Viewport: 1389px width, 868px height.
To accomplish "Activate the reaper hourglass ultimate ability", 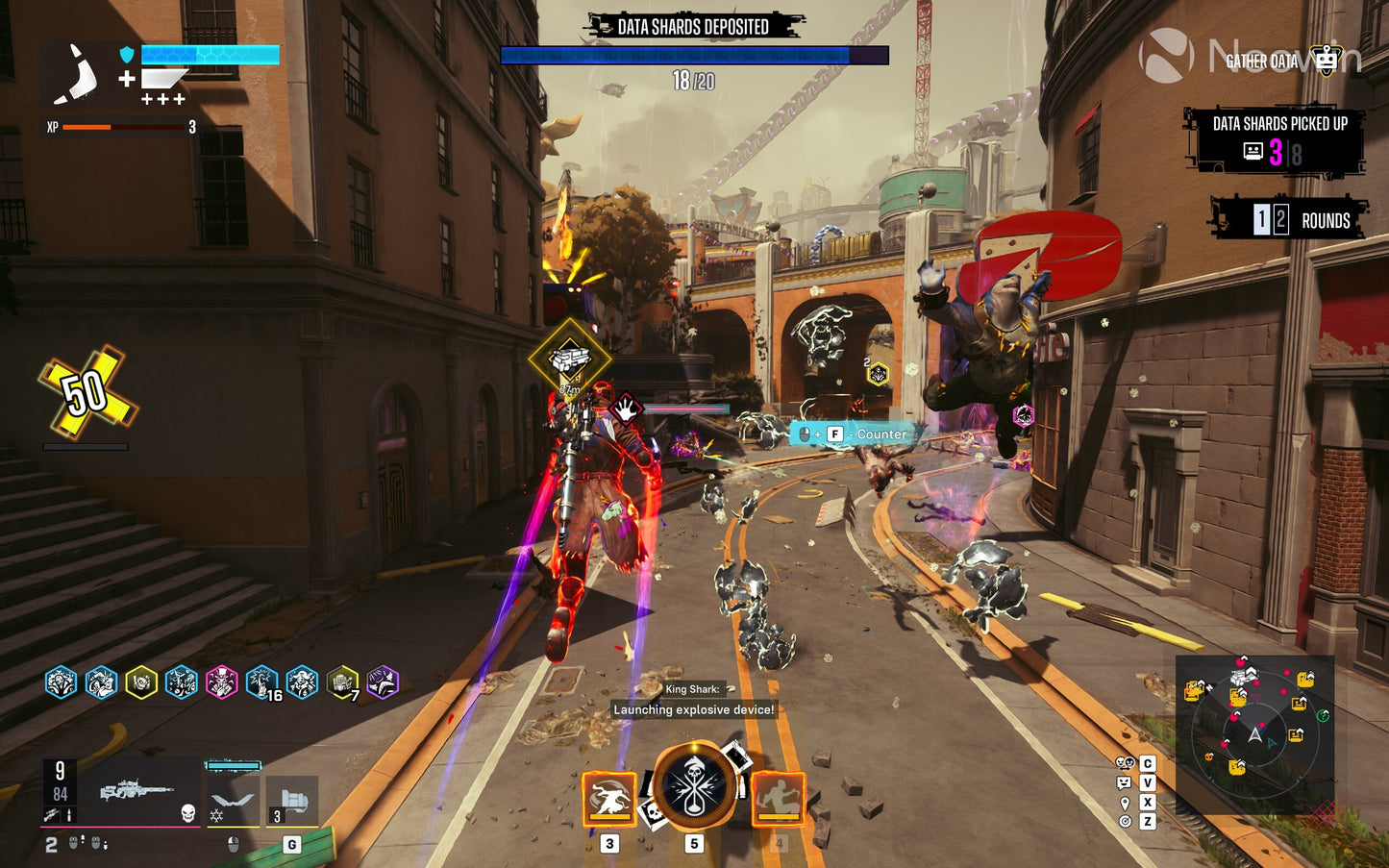I will coord(694,784).
